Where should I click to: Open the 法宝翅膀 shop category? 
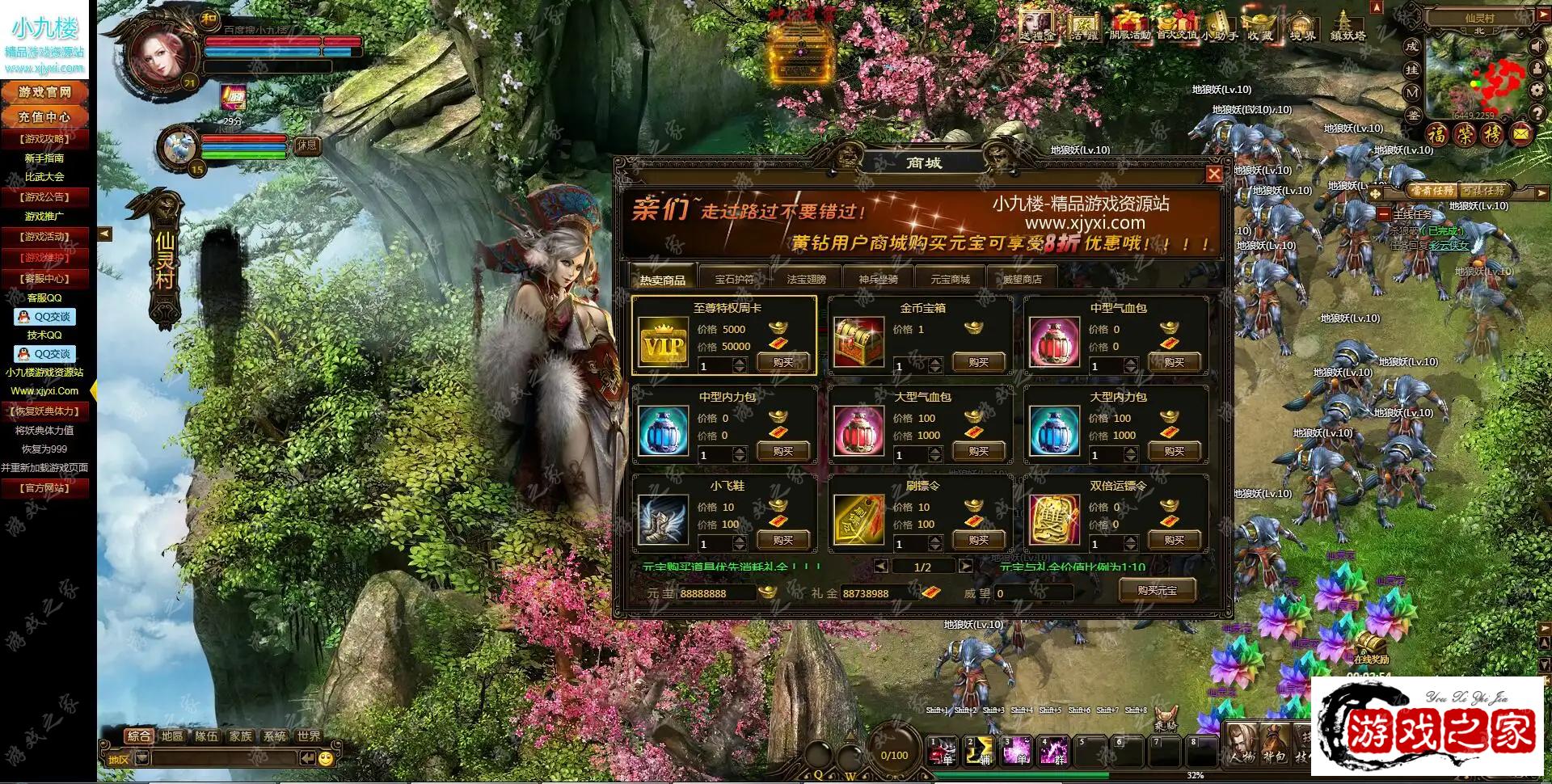tap(806, 279)
